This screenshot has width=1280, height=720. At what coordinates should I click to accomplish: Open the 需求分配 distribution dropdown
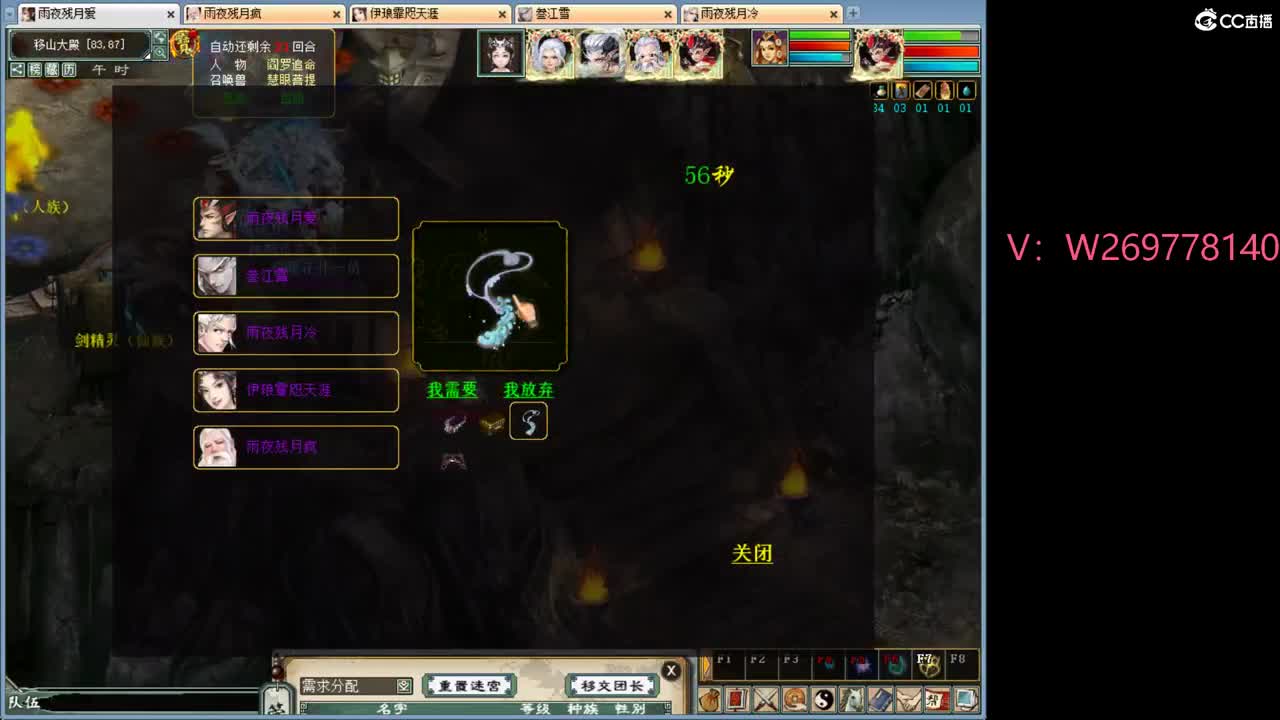coord(404,685)
